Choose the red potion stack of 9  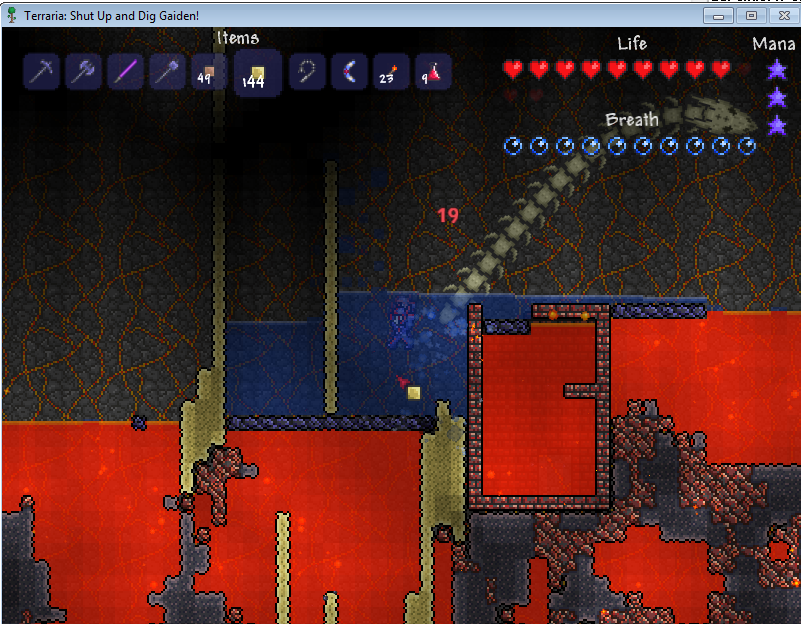(x=433, y=72)
